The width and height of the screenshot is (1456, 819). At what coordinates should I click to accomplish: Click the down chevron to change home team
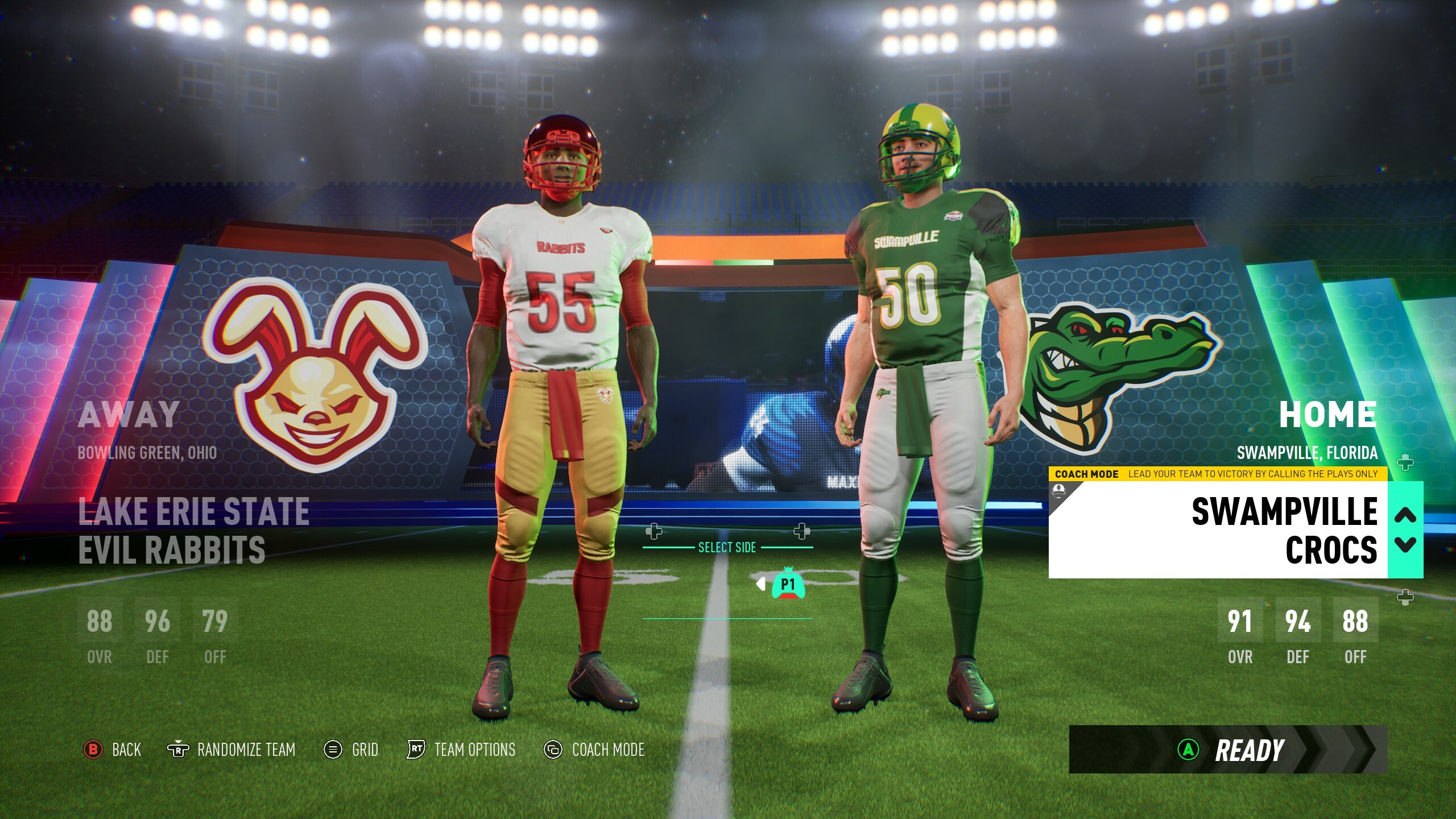coord(1406,544)
